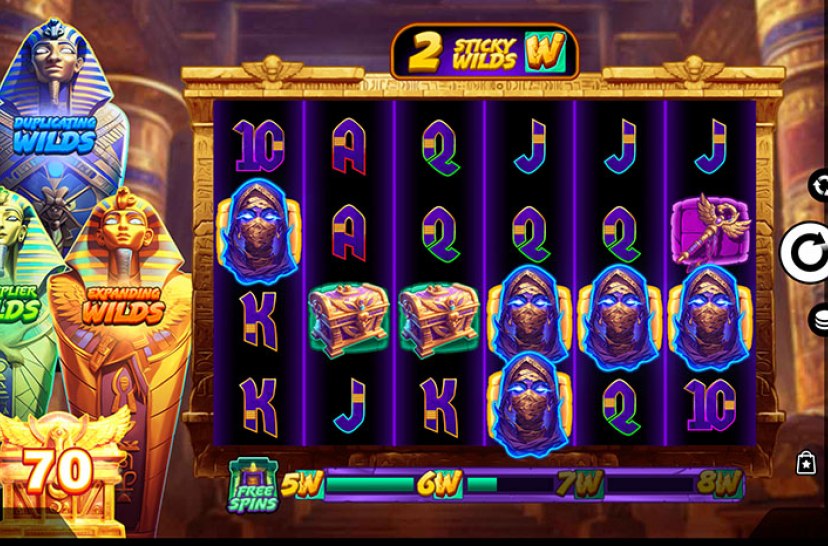Viewport: 828px width, 546px height.
Task: Open bet settings via the coin stack icon
Action: tap(819, 319)
